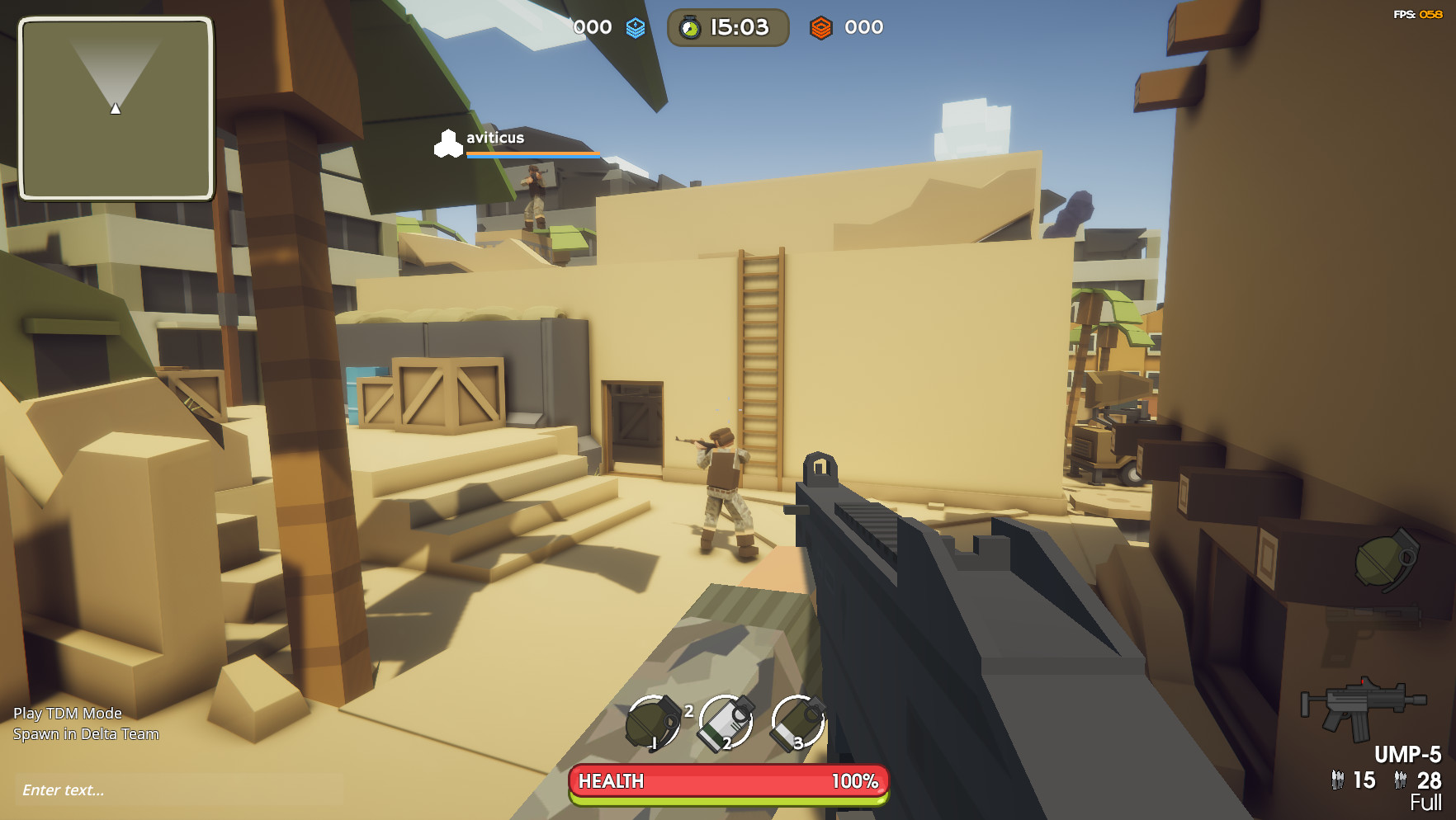This screenshot has width=1456, height=820.
Task: Click the stopwatch icon on the match timer
Action: 690,26
